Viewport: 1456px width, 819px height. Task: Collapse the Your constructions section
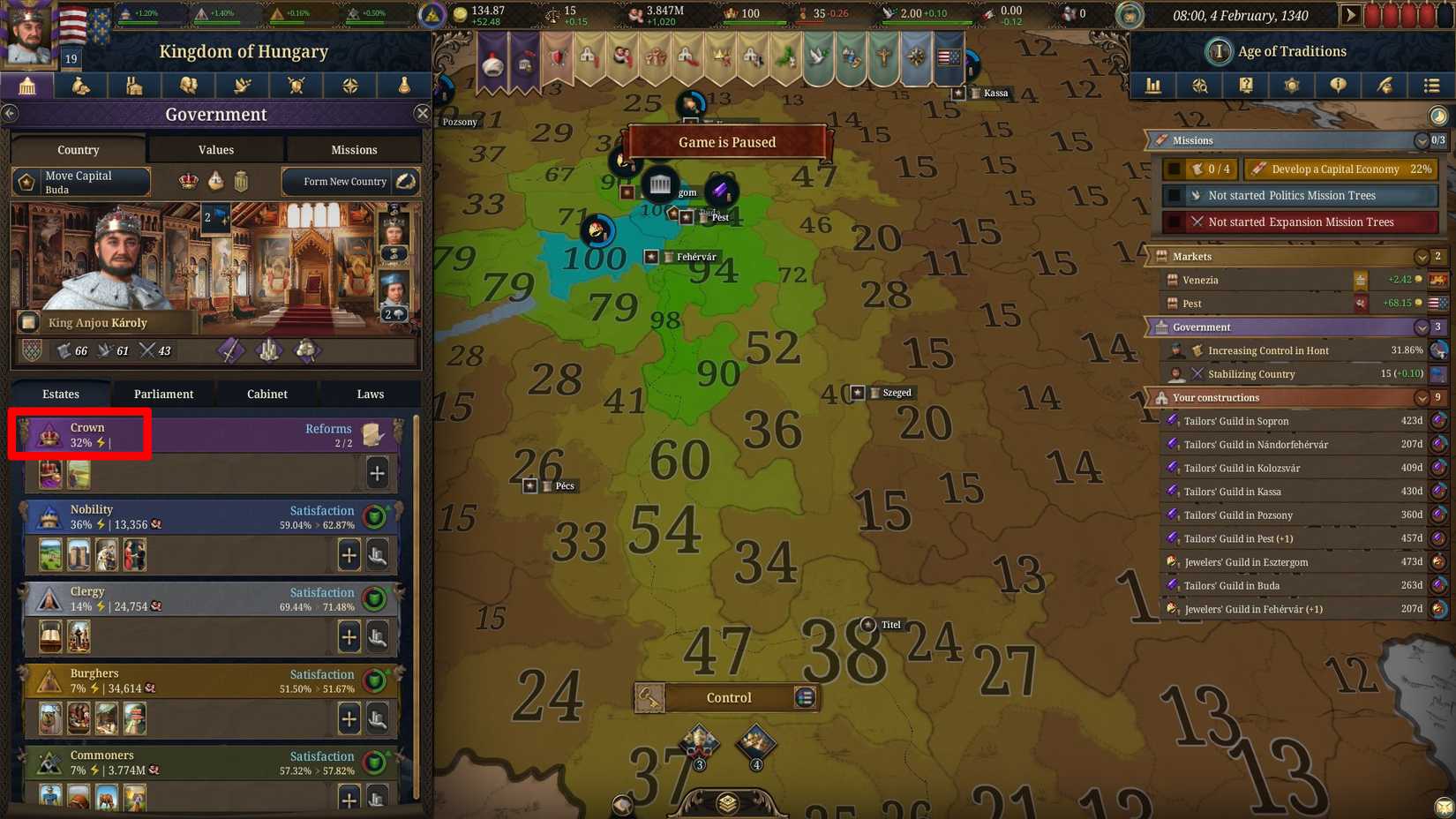click(1422, 397)
